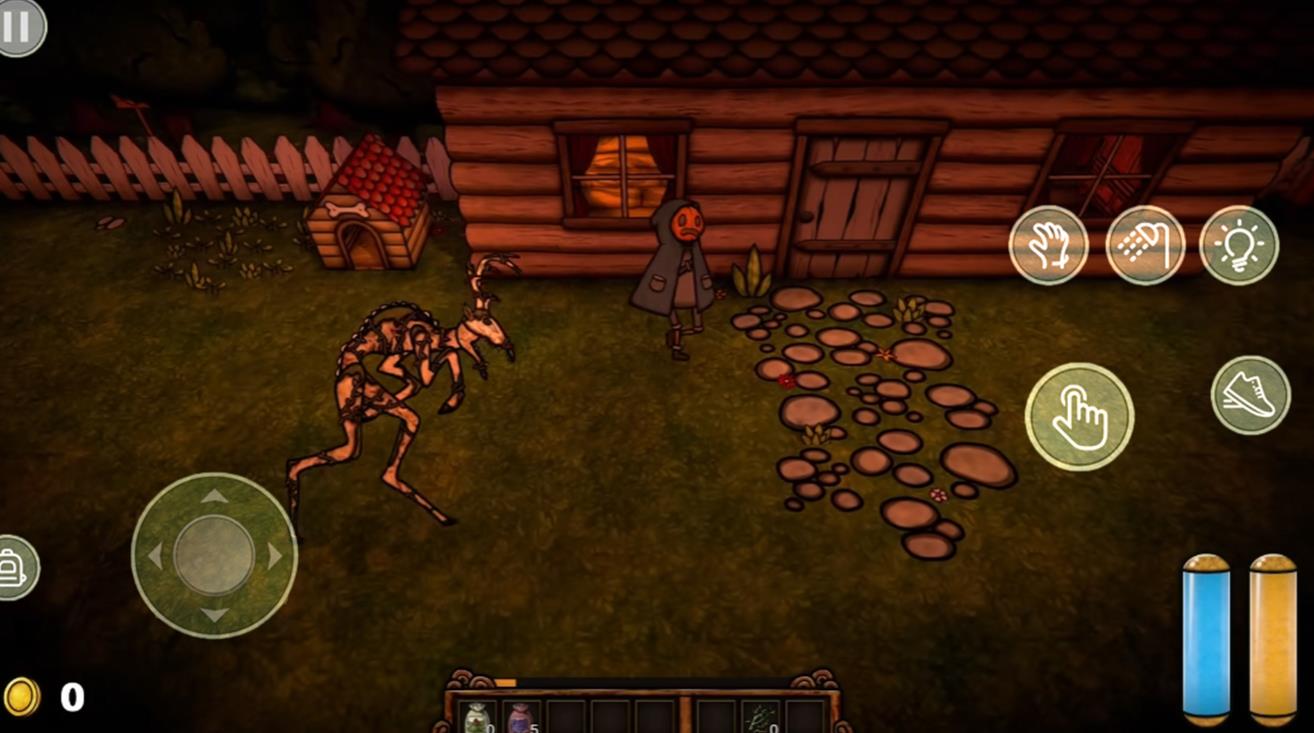Select the purple pouch hotbar slot
This screenshot has height=733, width=1314.
(521, 716)
